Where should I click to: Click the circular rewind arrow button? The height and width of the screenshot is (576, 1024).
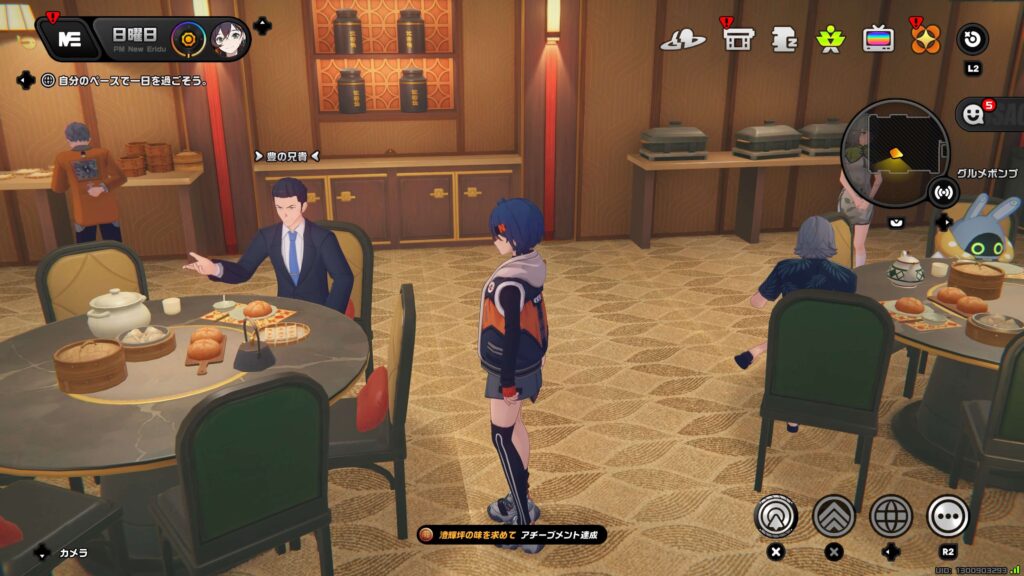click(973, 40)
